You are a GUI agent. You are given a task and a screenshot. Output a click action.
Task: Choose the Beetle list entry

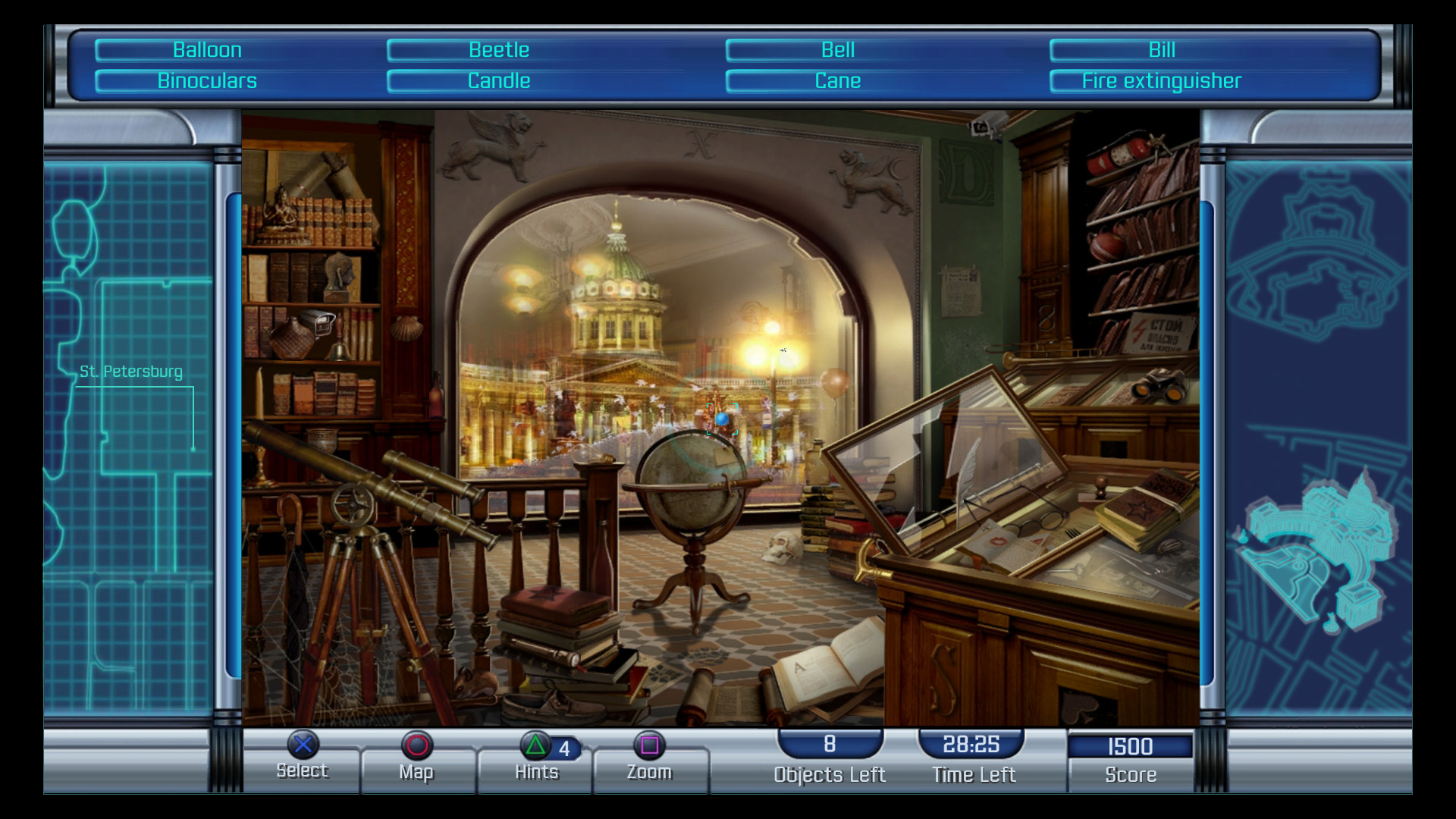(x=498, y=50)
